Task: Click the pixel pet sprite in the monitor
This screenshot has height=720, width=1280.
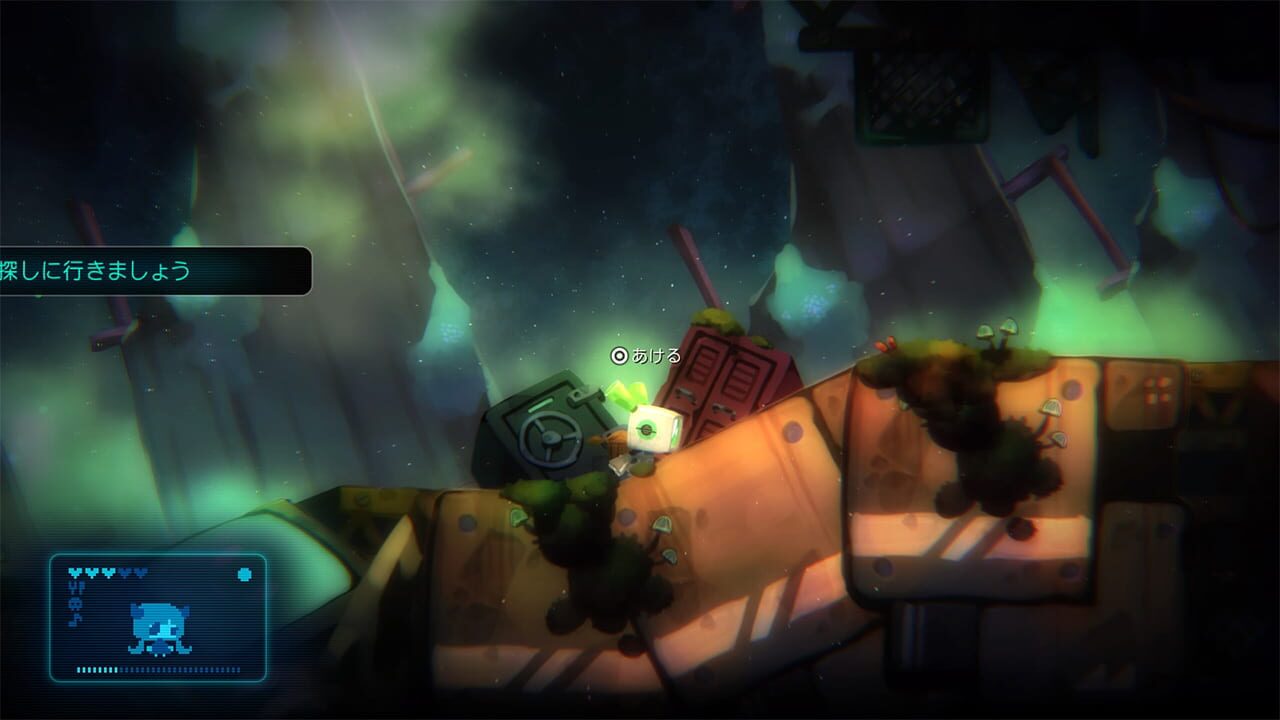Action: coord(159,629)
